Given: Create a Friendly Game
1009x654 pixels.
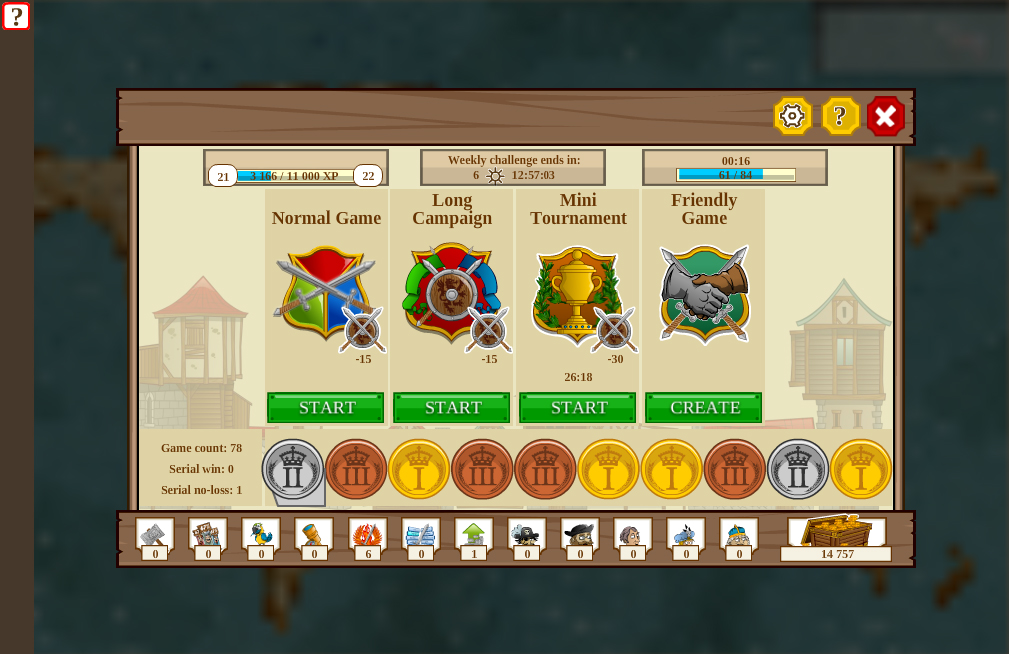Looking at the screenshot, I should click(x=703, y=408).
